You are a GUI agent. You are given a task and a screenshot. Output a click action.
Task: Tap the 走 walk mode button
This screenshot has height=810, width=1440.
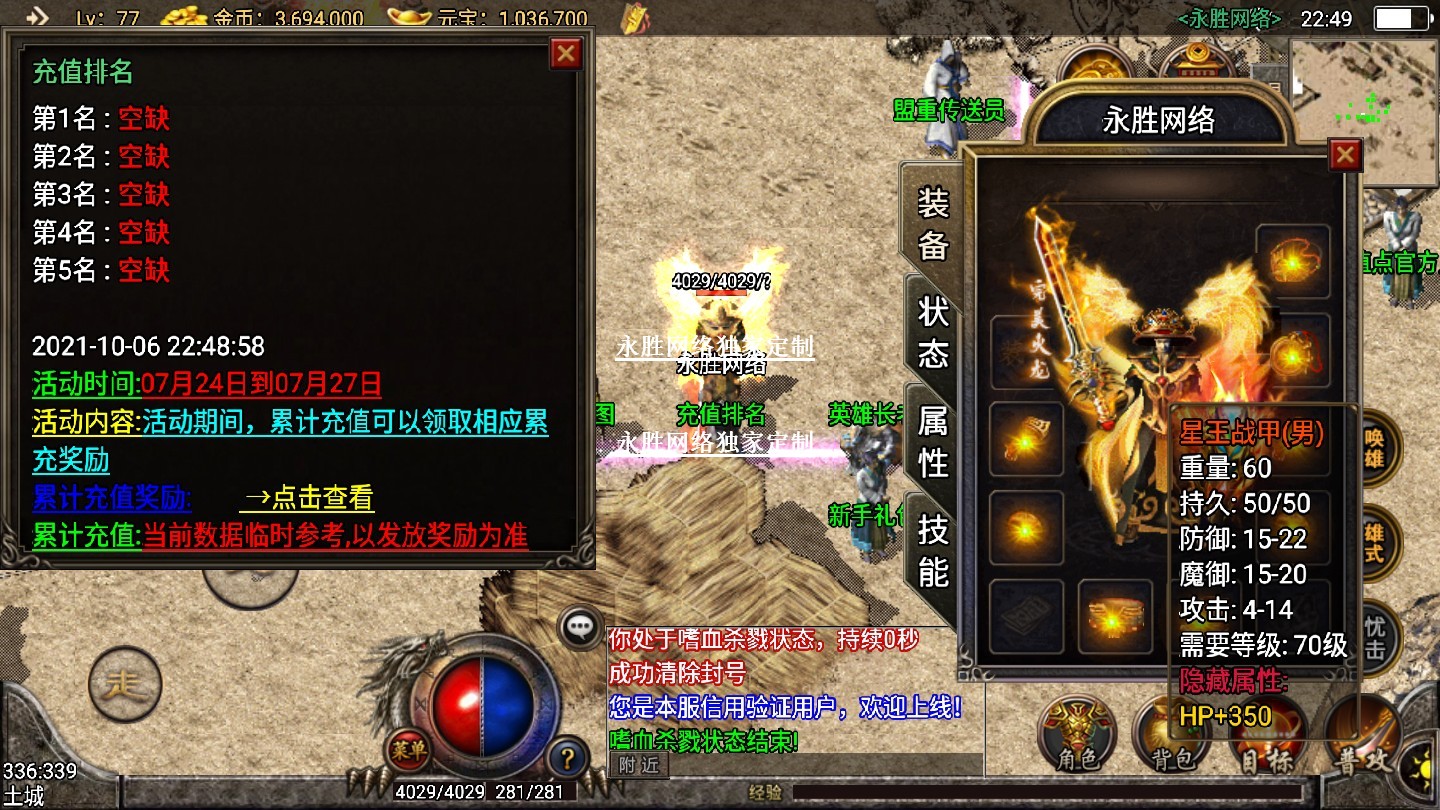[125, 685]
